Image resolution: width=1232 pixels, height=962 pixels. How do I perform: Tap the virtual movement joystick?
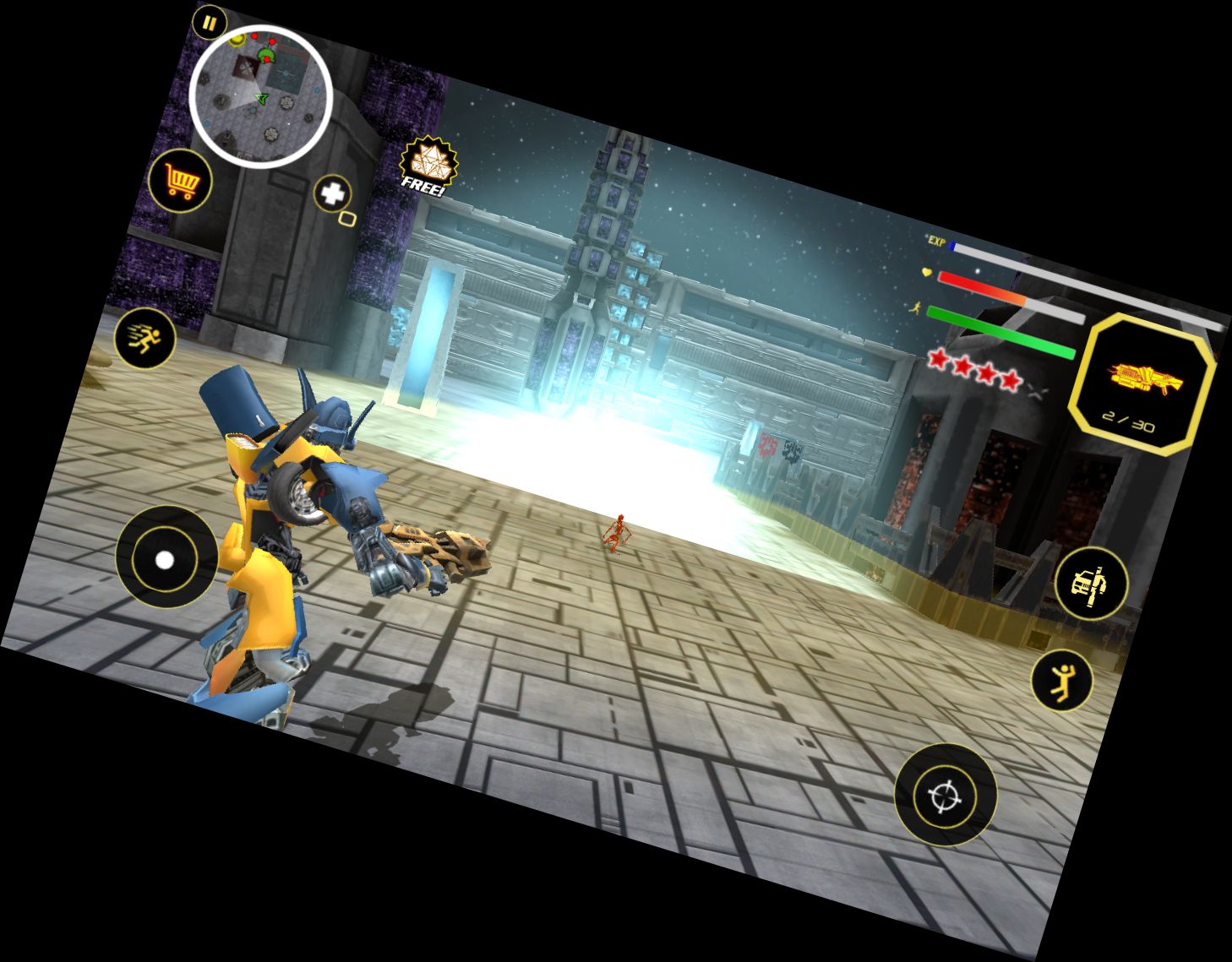[166, 558]
